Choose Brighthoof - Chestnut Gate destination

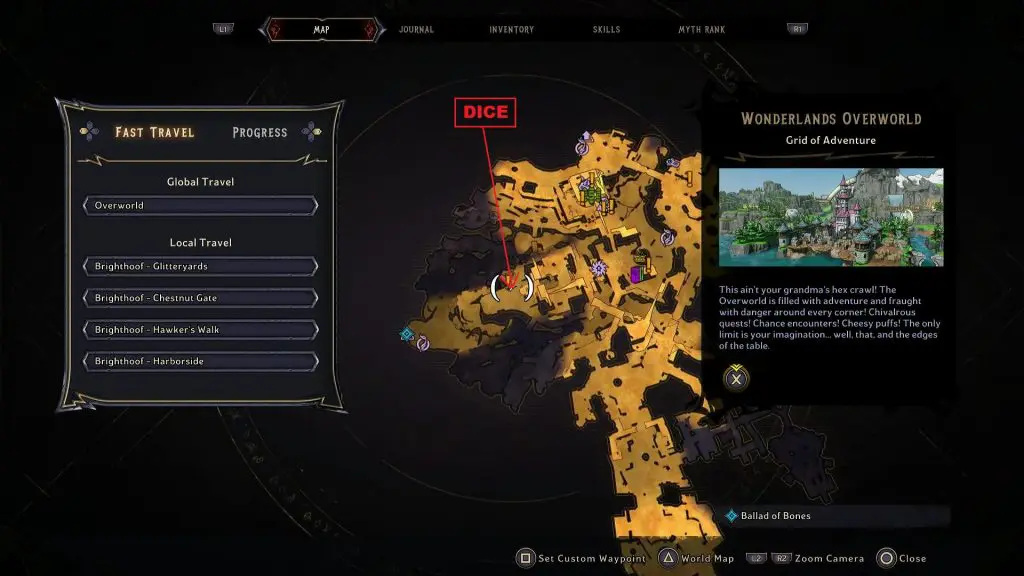[x=201, y=298]
